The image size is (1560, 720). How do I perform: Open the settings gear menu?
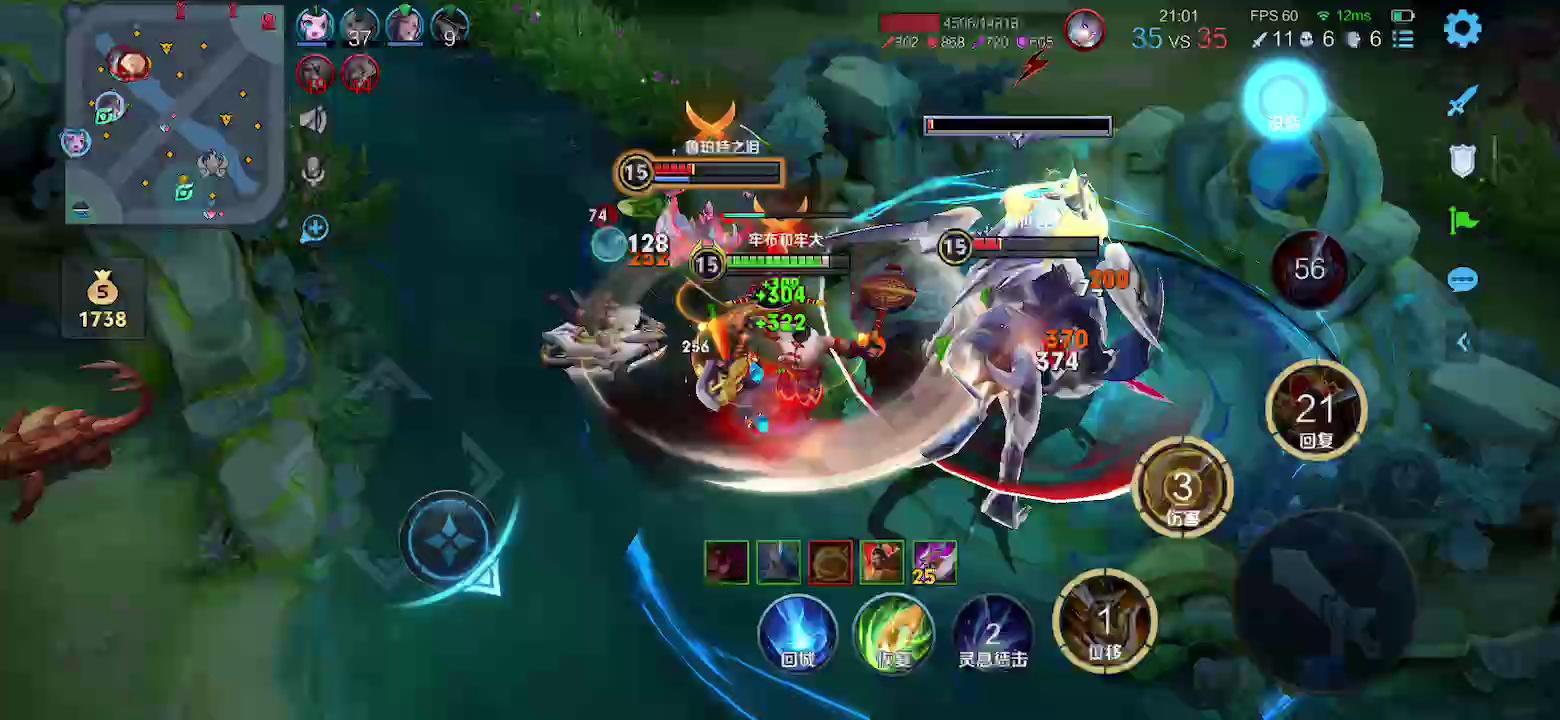click(x=1462, y=29)
